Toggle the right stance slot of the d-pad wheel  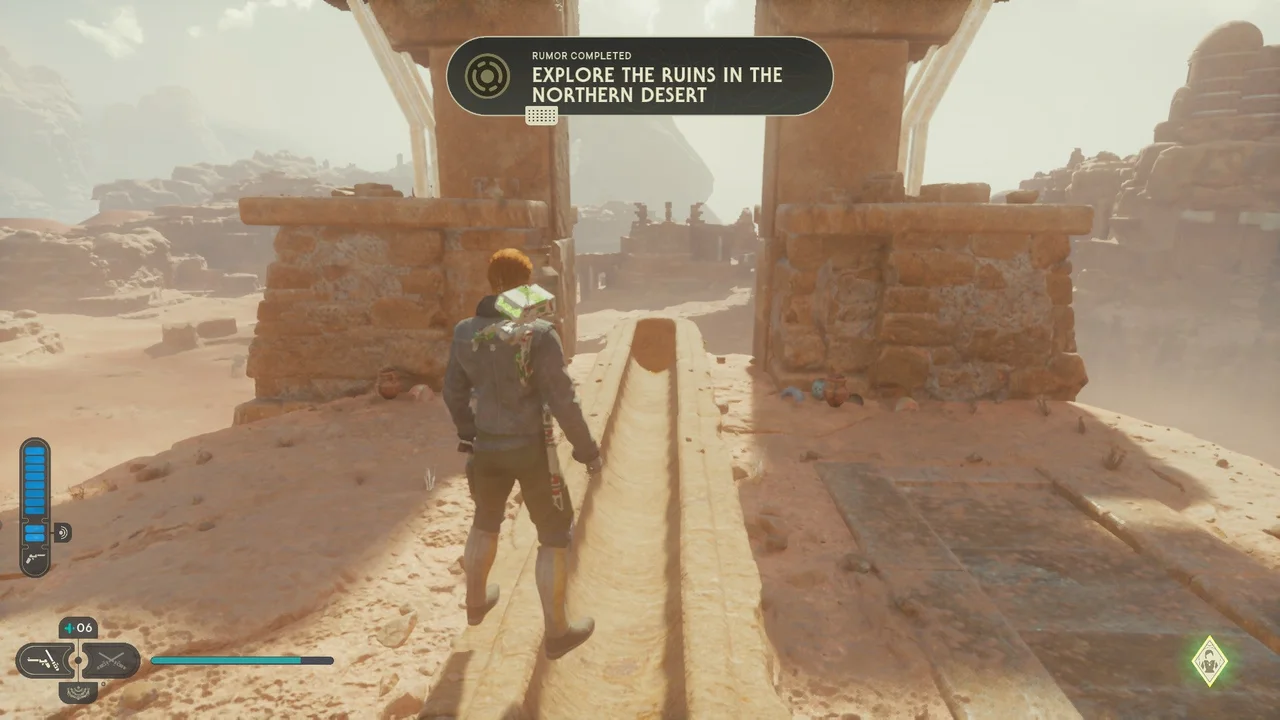click(x=111, y=660)
